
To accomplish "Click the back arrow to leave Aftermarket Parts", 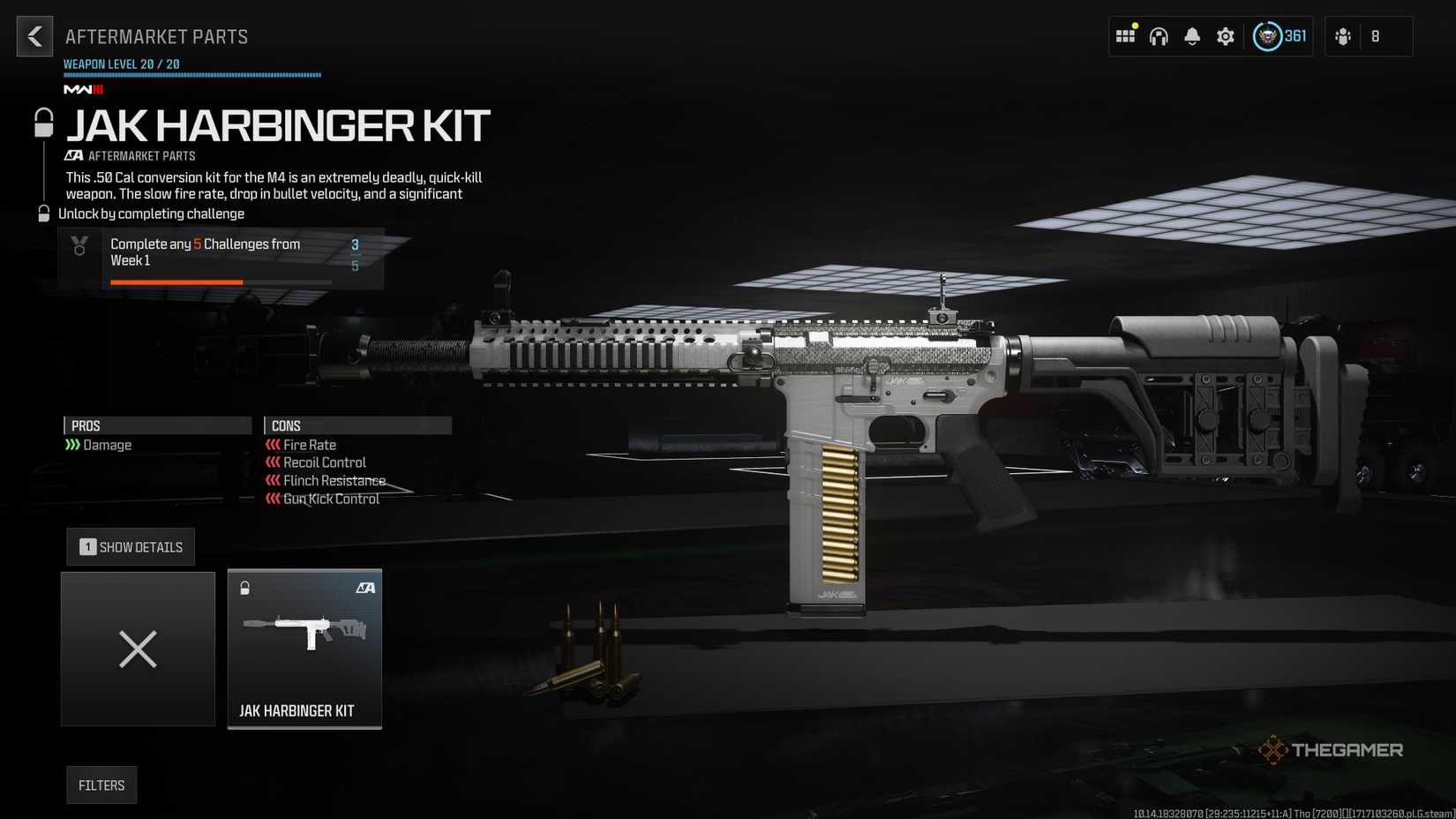I will click(x=34, y=36).
